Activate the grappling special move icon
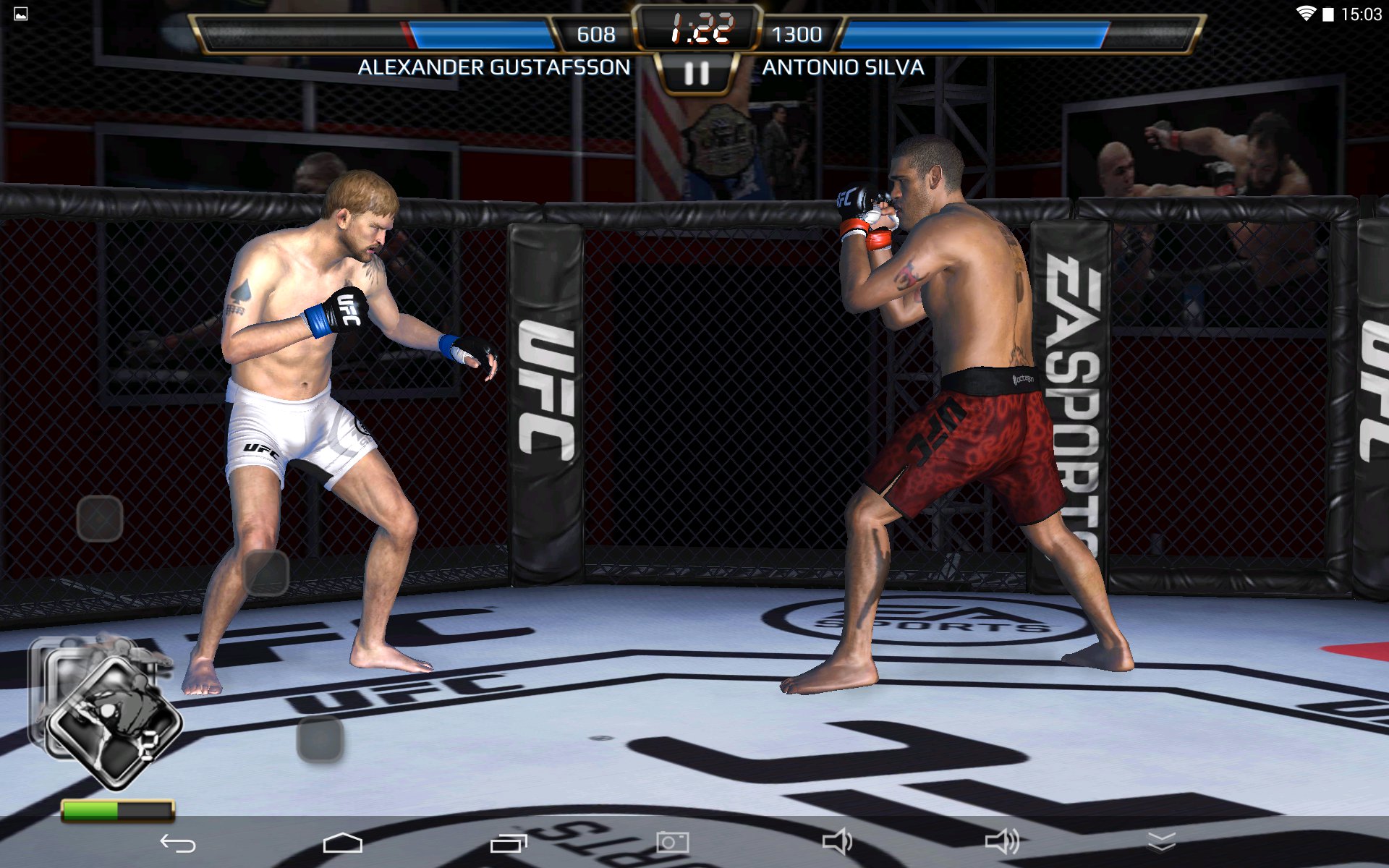 (x=114, y=720)
